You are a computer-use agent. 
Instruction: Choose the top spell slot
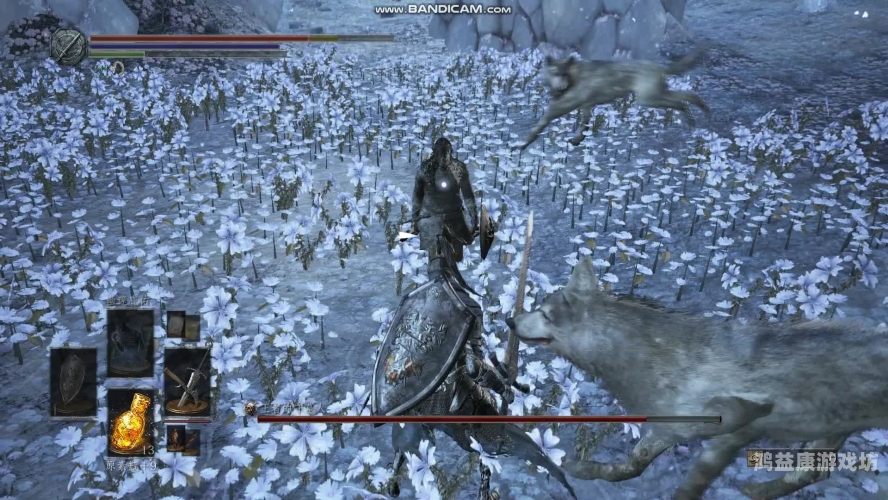pos(130,343)
